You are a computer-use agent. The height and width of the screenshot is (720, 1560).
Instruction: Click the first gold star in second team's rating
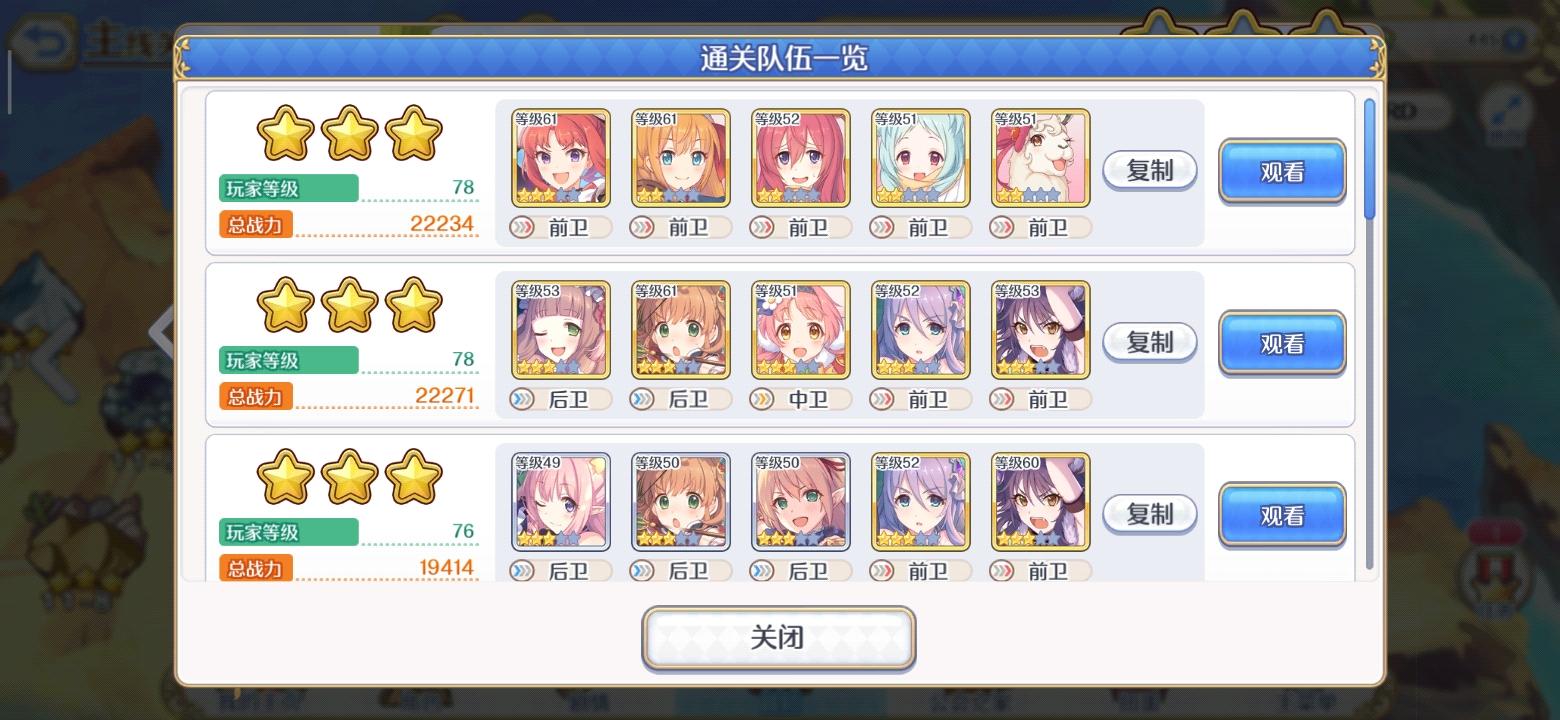click(x=285, y=303)
